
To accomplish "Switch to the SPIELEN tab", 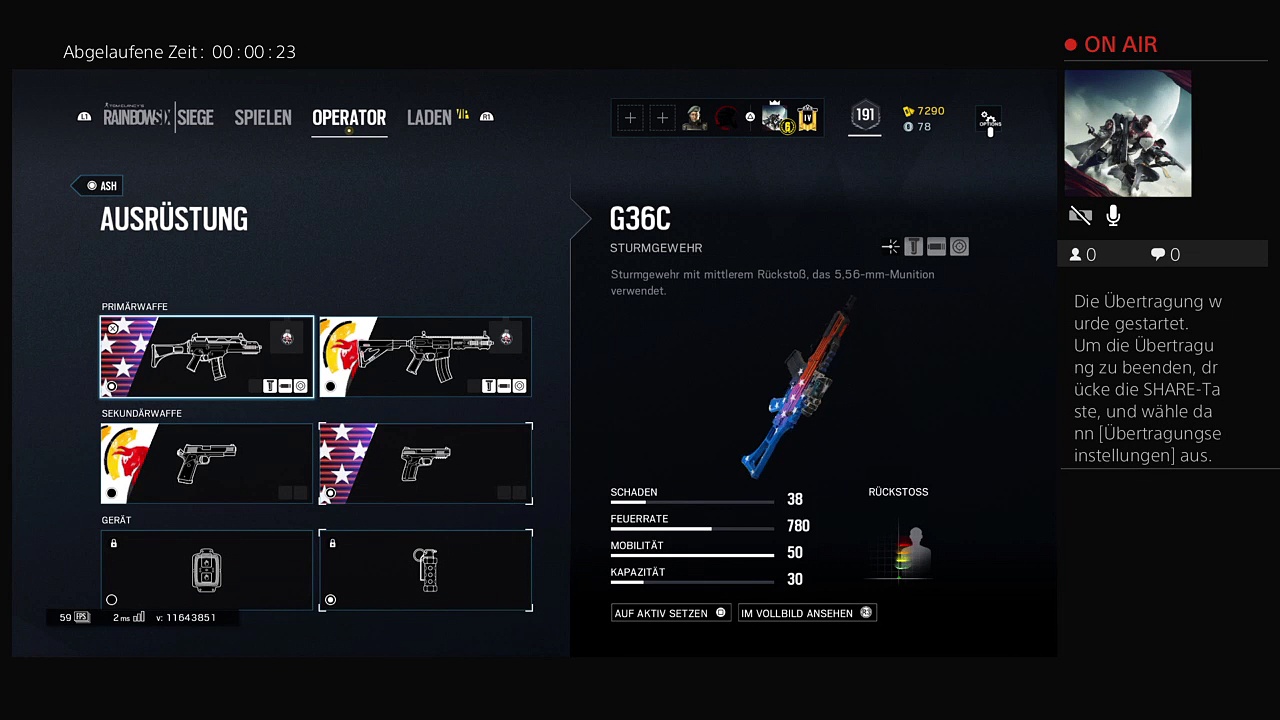I will (x=262, y=118).
